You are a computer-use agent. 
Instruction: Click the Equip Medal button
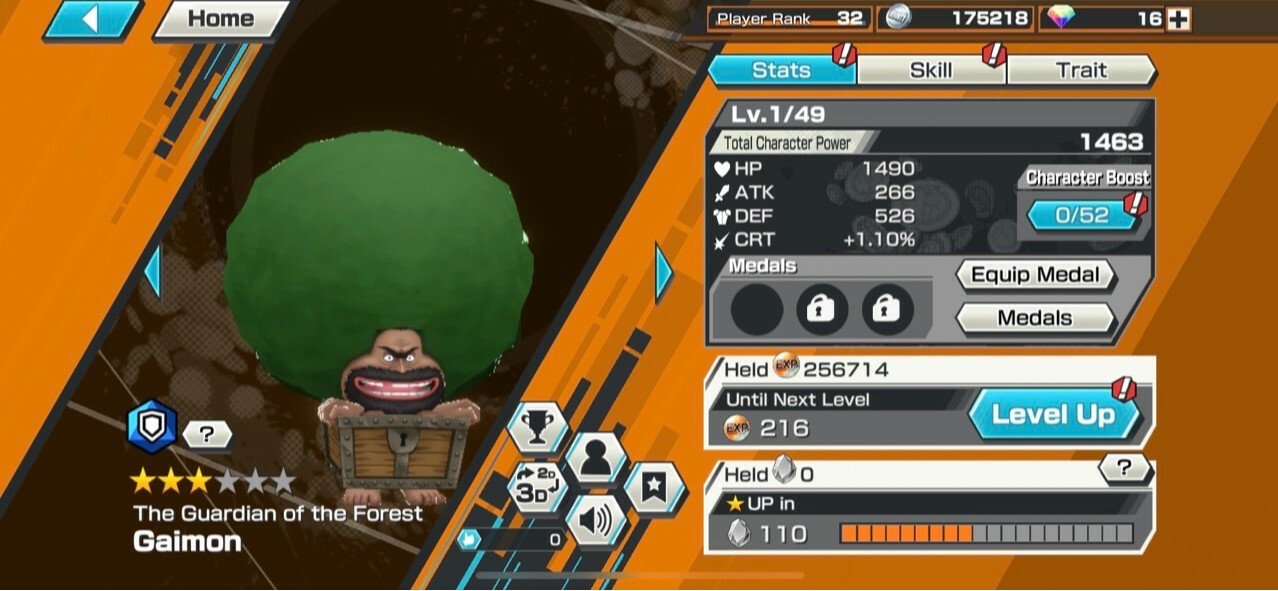[x=1035, y=275]
